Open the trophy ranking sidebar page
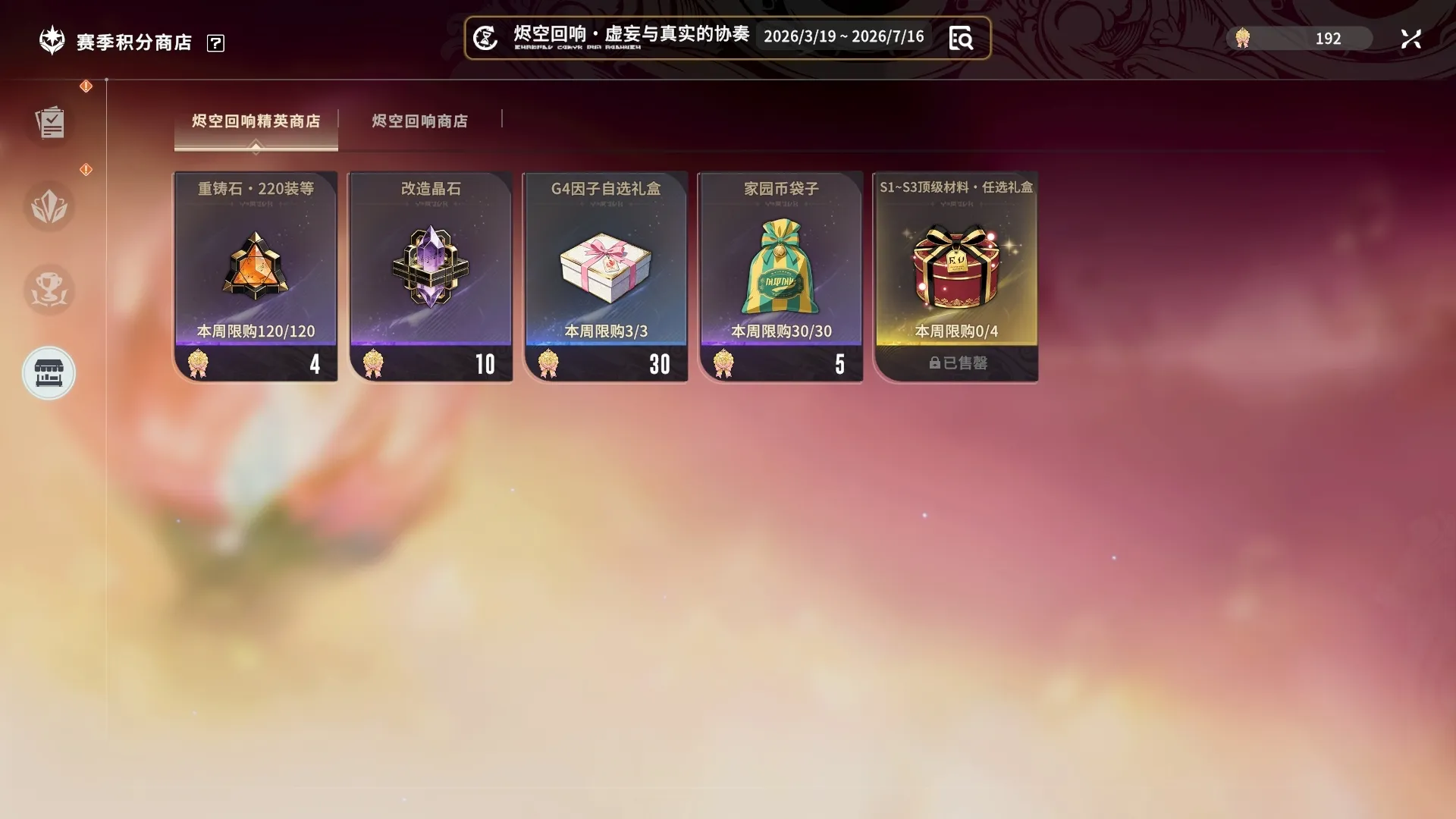This screenshot has width=1456, height=819. (x=49, y=290)
